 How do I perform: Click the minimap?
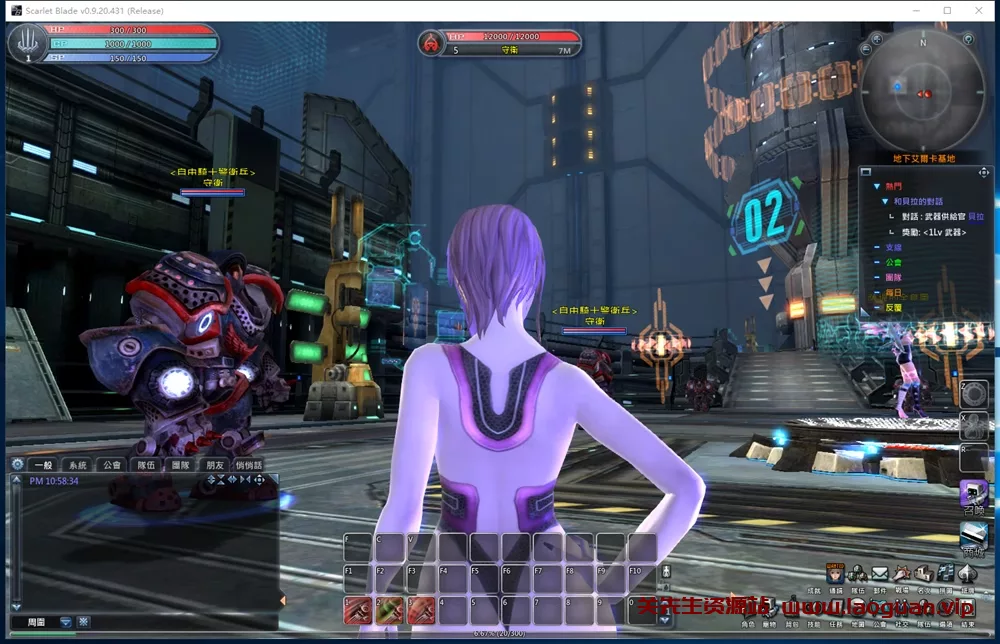pyautogui.click(x=923, y=89)
